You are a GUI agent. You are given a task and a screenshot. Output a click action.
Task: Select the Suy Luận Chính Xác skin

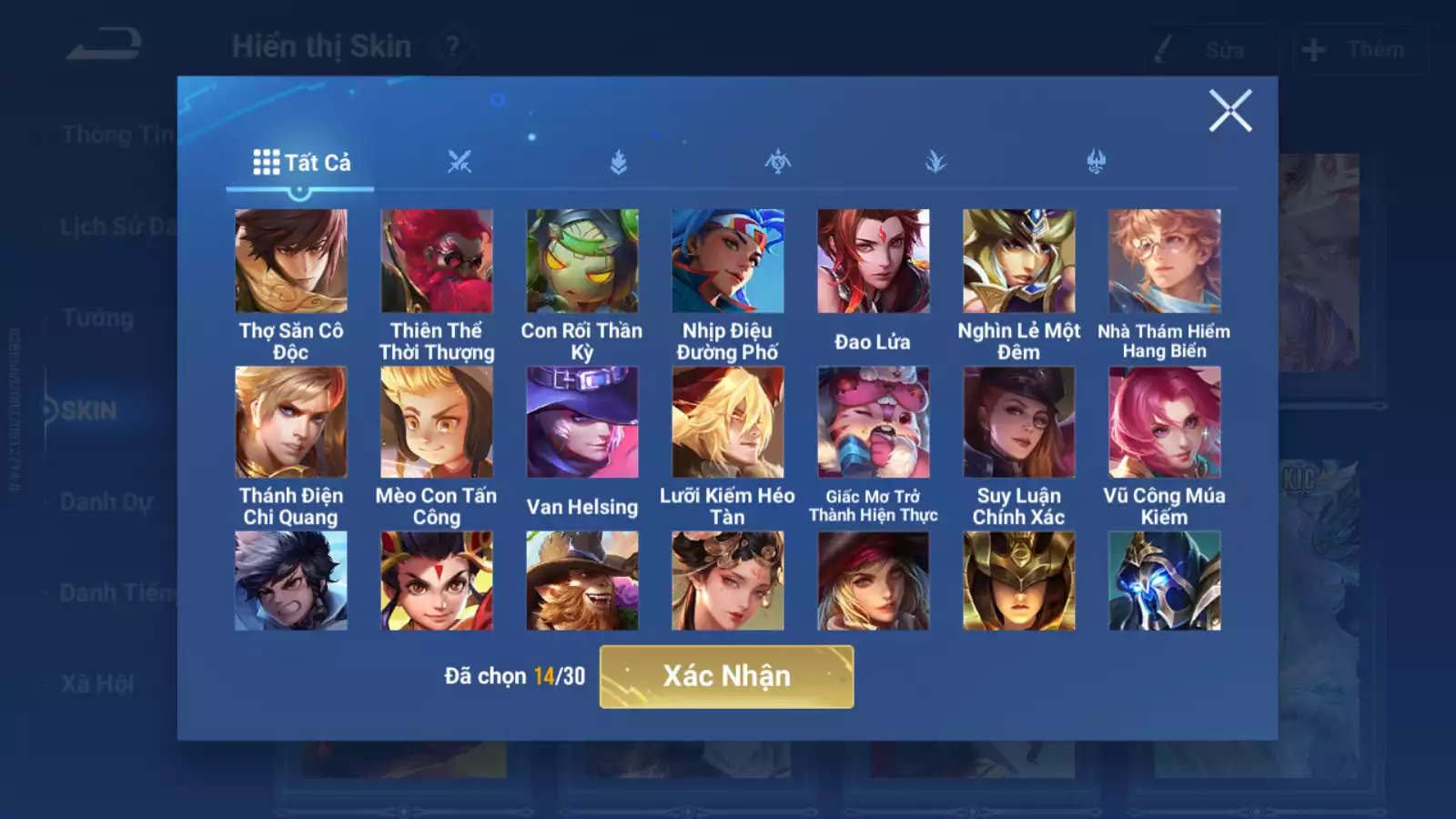1019,422
